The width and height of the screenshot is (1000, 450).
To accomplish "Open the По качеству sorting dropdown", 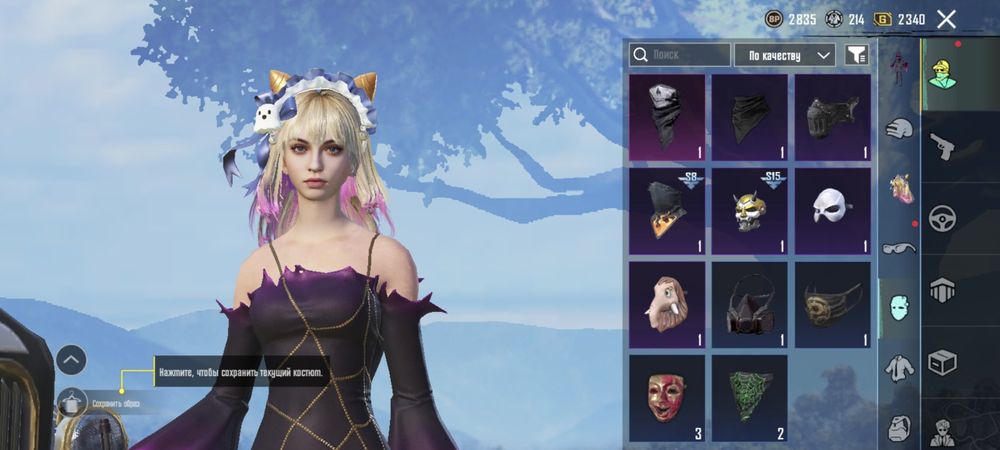I will (x=784, y=55).
